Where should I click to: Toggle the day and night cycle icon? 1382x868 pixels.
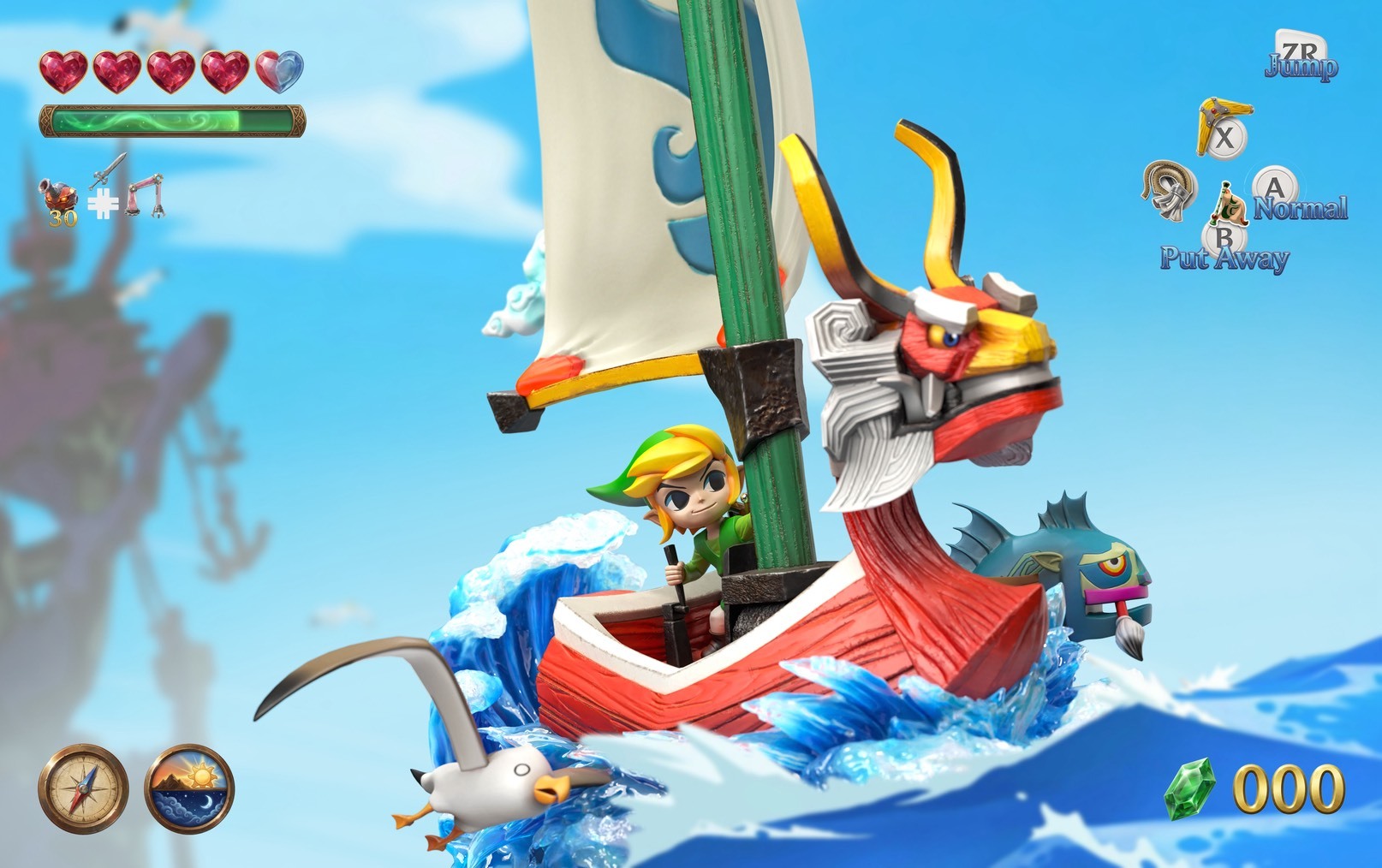(189, 788)
